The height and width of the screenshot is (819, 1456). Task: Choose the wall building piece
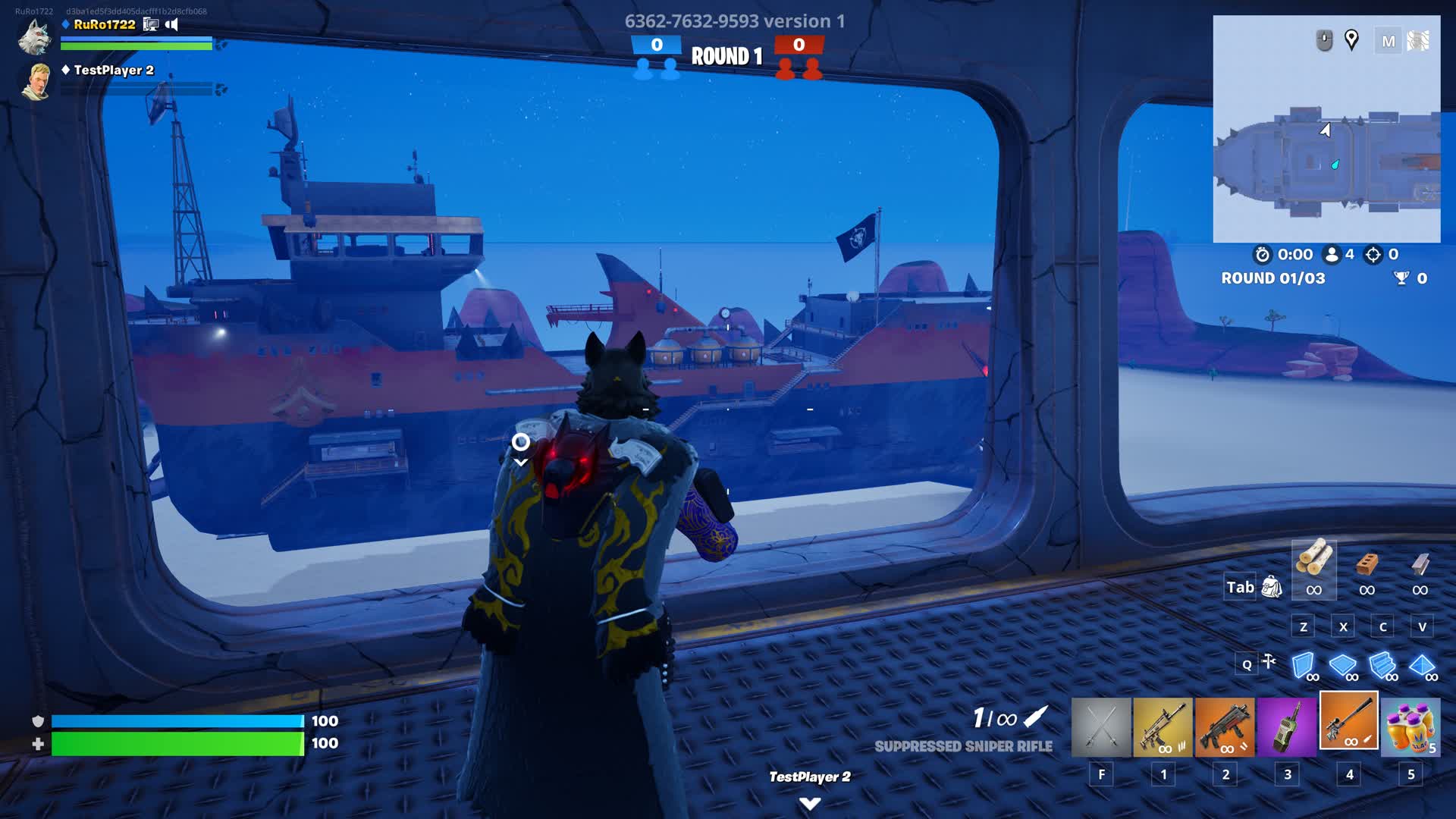[1303, 666]
